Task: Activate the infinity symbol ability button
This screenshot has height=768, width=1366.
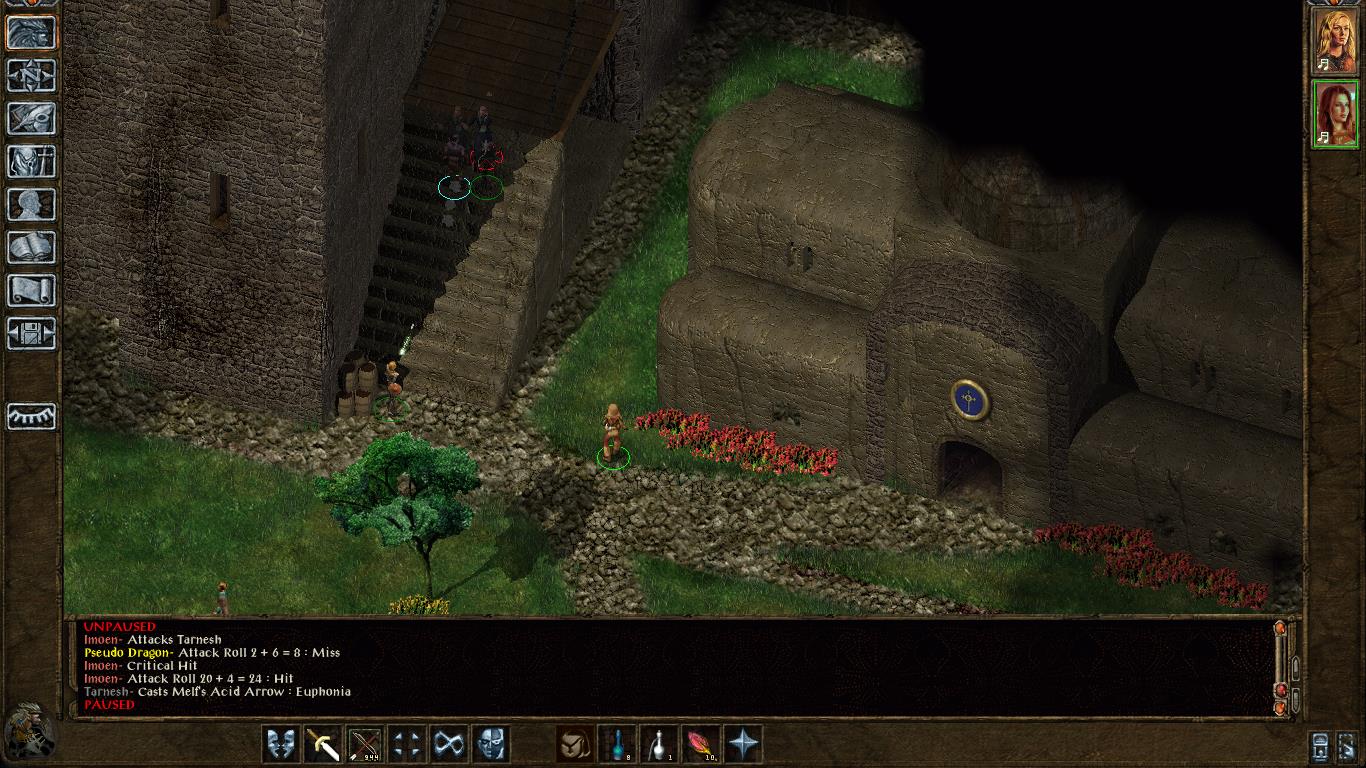Action: [449, 744]
